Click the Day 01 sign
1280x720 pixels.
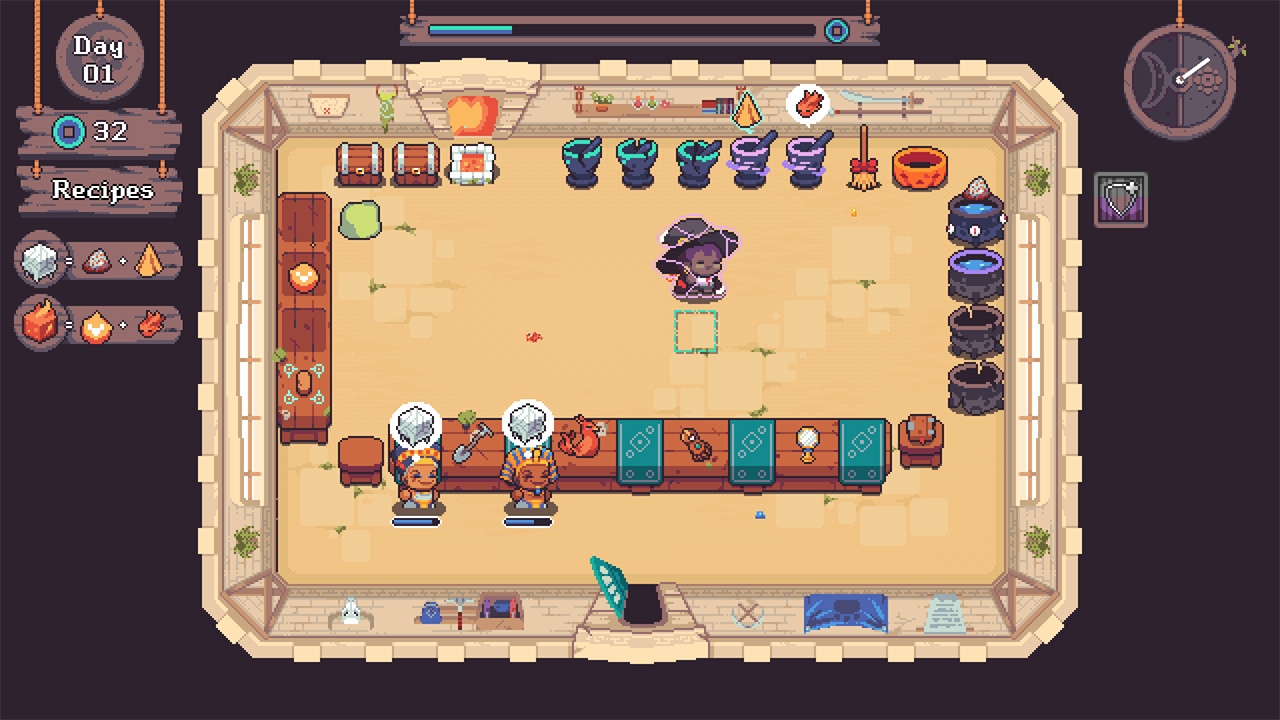(97, 57)
